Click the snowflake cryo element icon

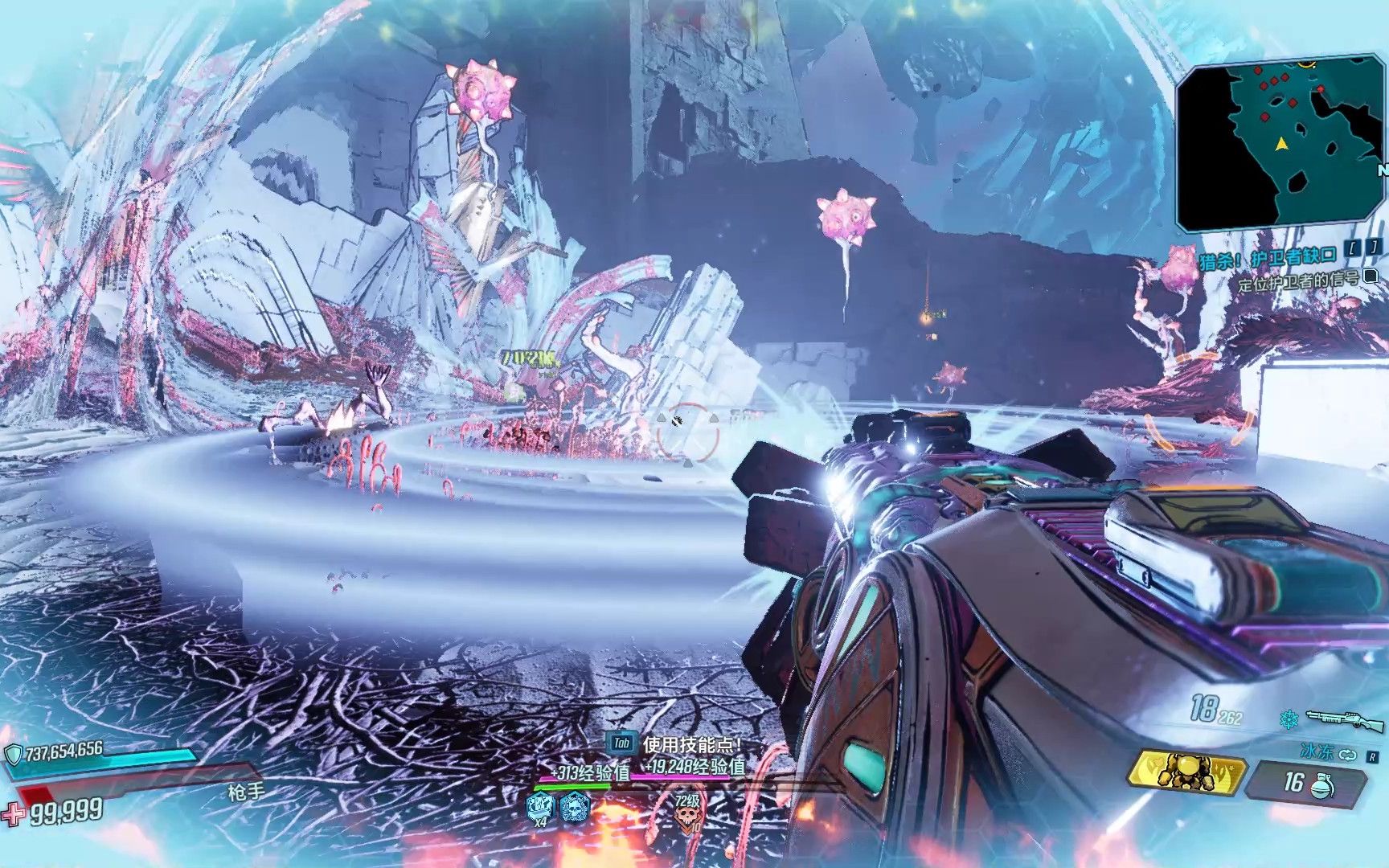tap(1288, 718)
